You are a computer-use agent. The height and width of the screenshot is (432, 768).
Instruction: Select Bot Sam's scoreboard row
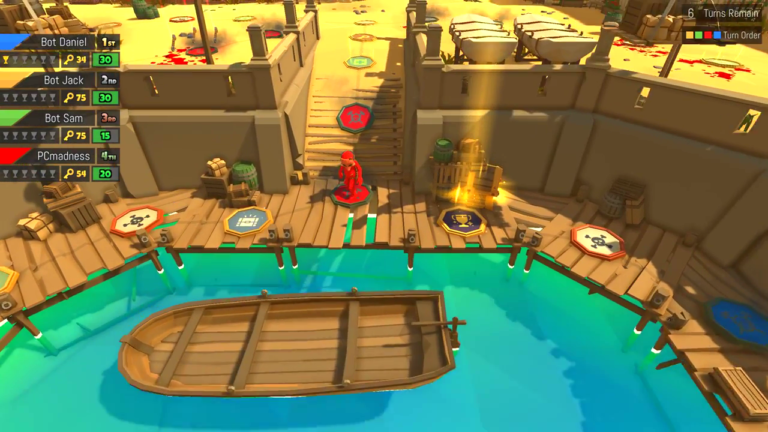pos(60,127)
